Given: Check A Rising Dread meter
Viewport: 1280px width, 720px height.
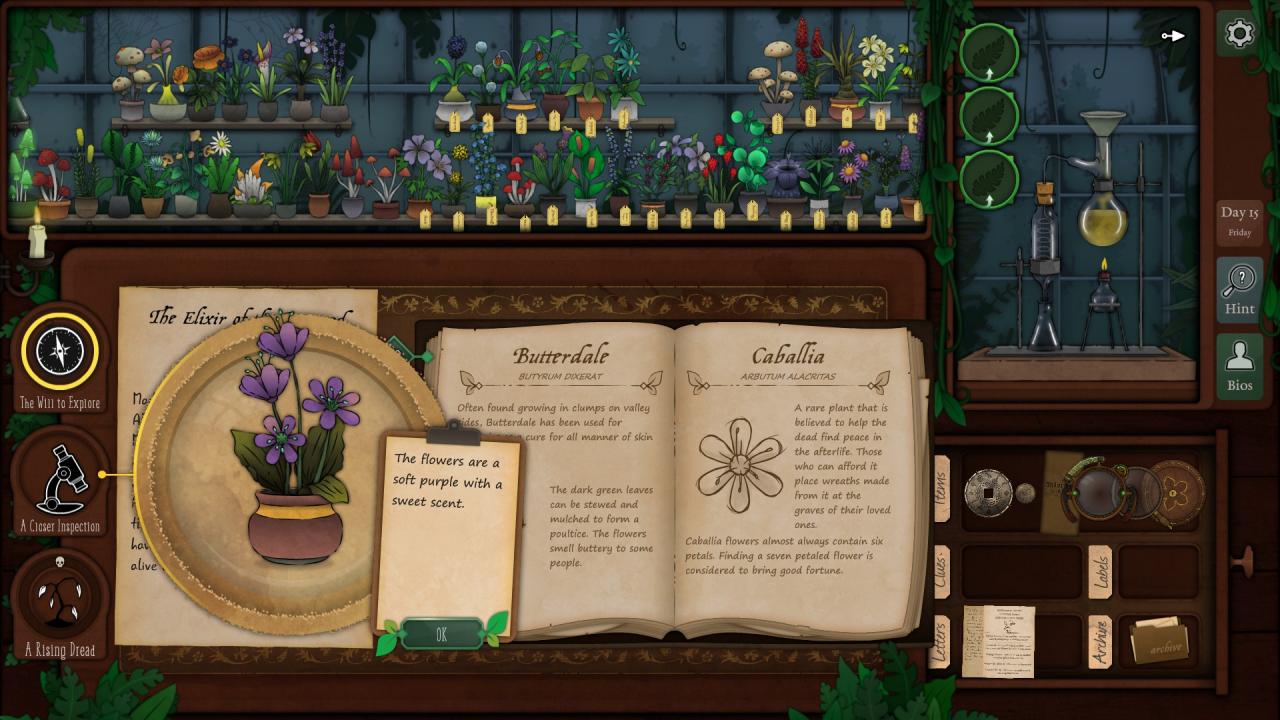Looking at the screenshot, I should tap(60, 598).
